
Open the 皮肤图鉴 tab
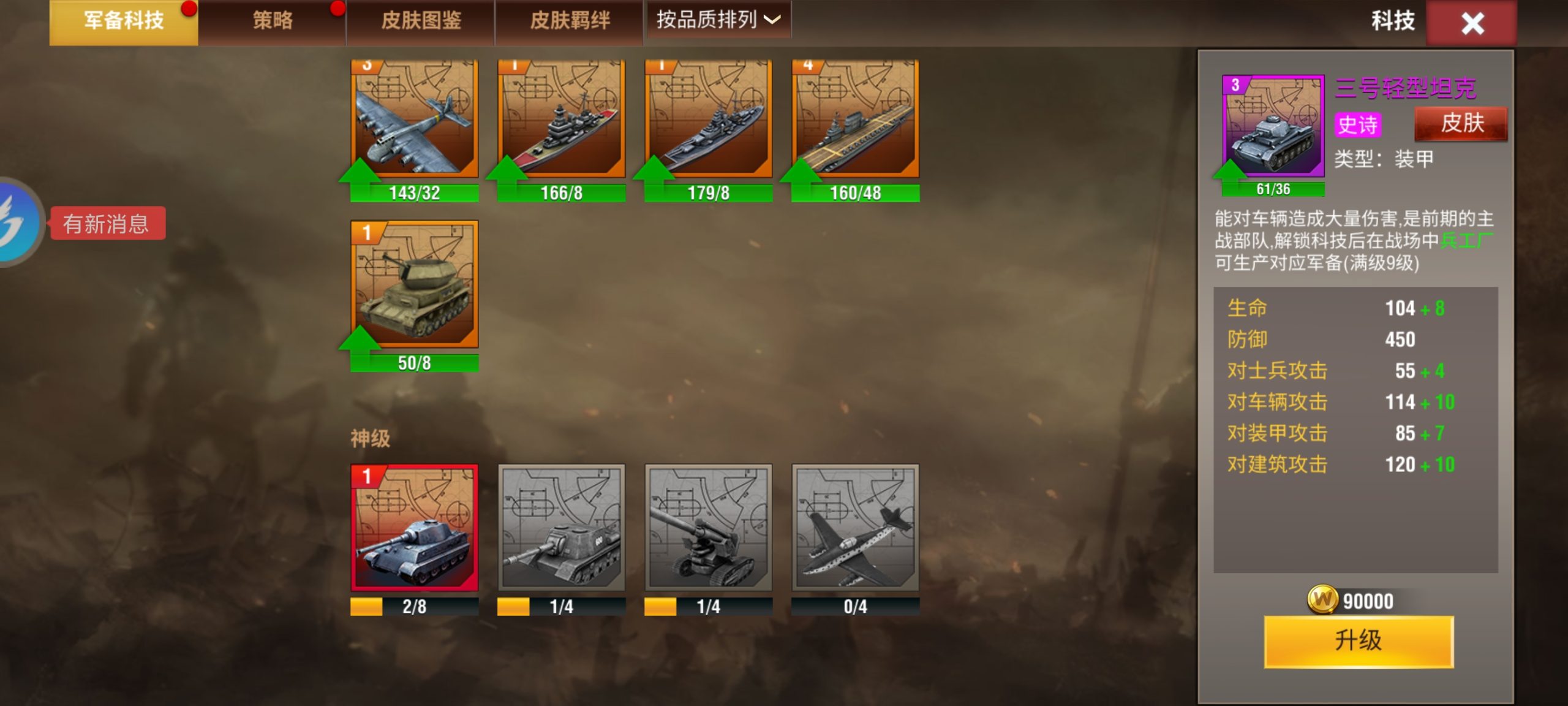click(x=421, y=20)
